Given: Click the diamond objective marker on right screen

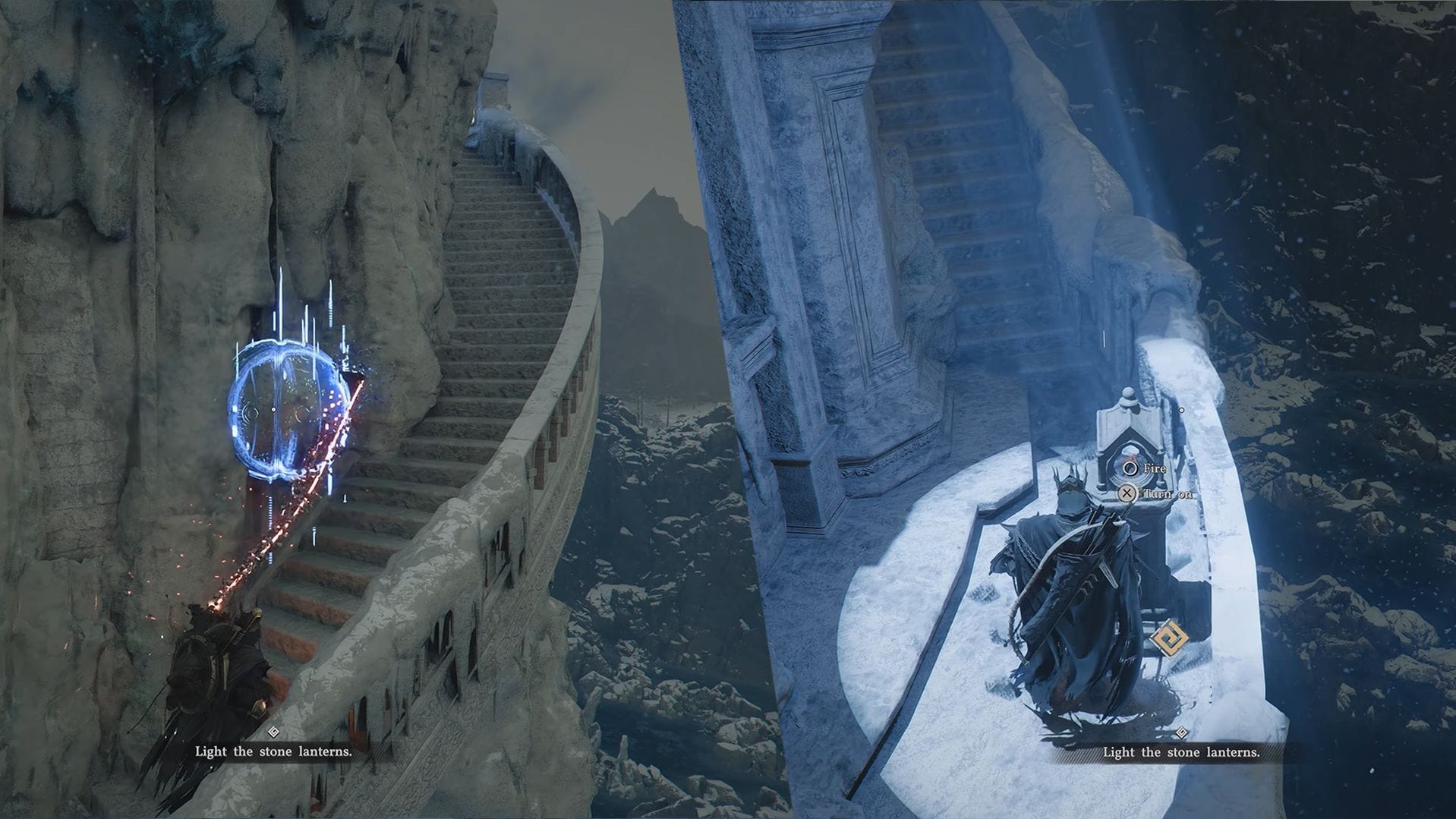Looking at the screenshot, I should [1180, 732].
